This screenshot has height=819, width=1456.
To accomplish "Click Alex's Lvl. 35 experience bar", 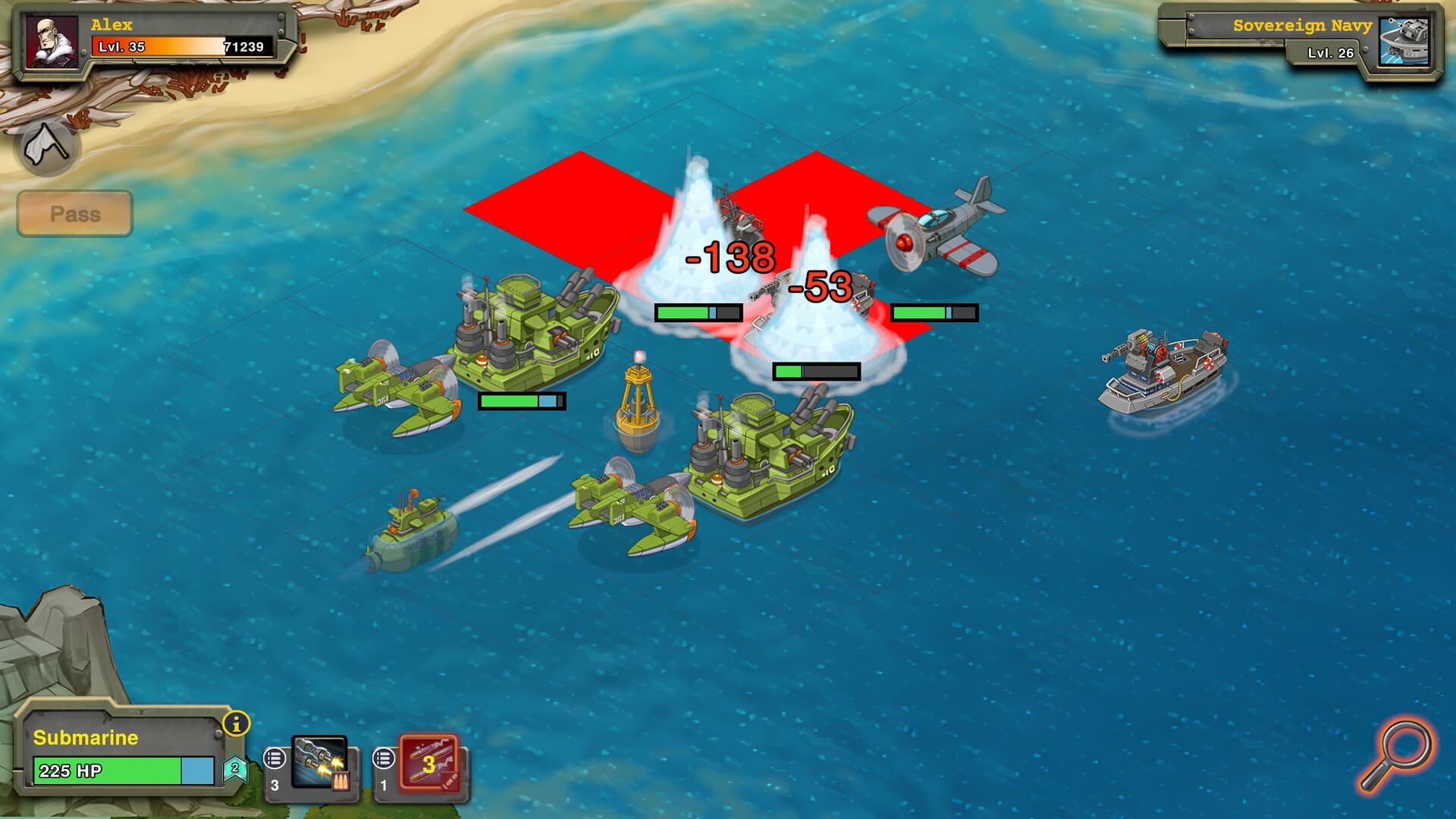I will (x=186, y=47).
